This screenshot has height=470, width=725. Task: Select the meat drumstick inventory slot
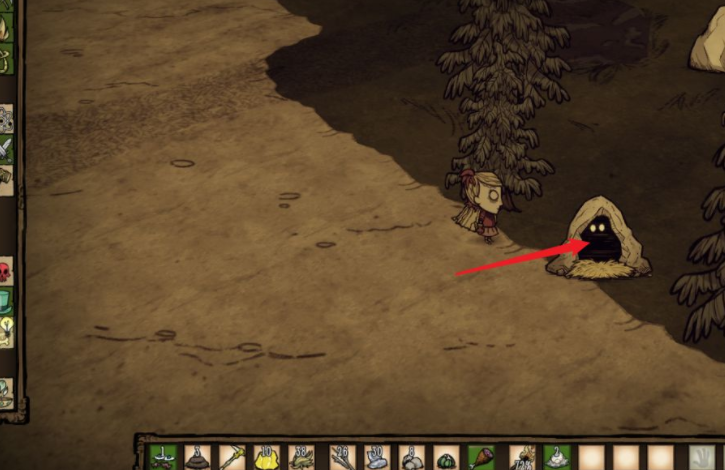pyautogui.click(x=481, y=458)
